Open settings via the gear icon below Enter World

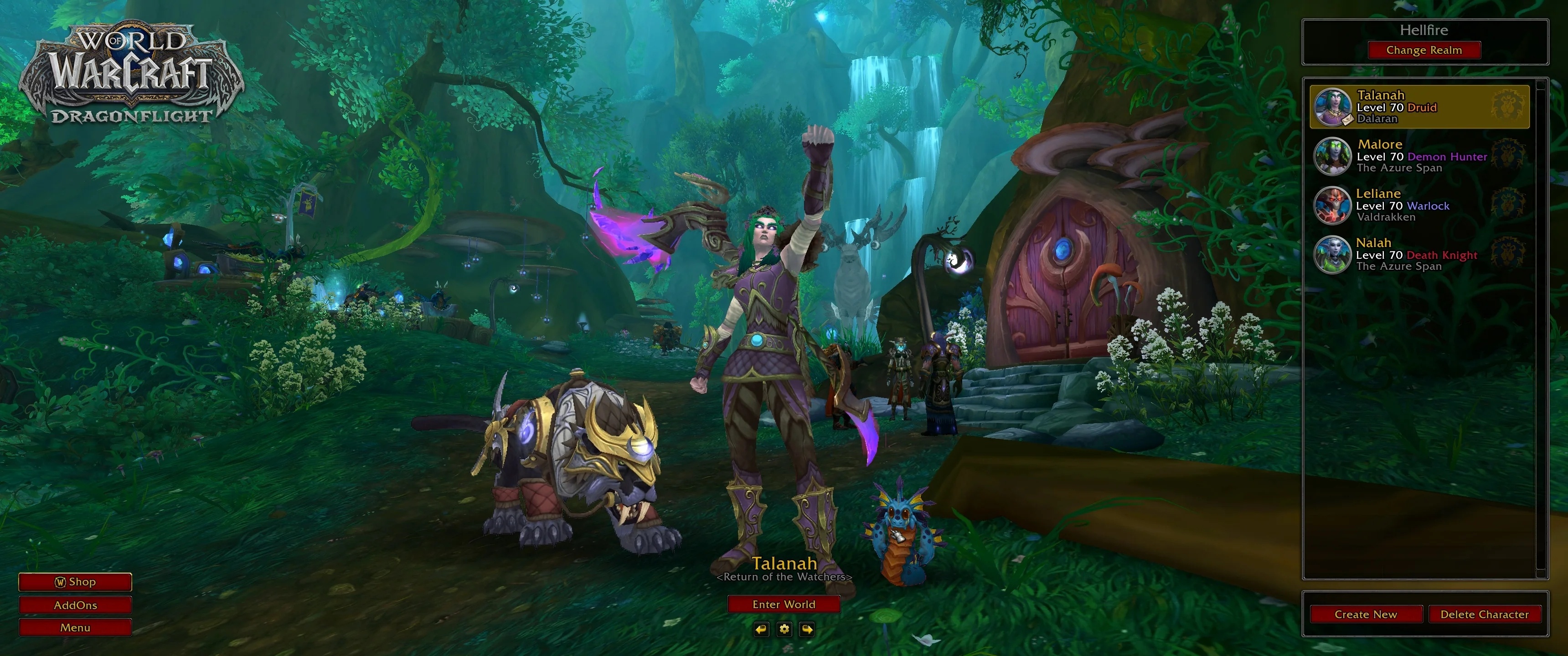(784, 630)
